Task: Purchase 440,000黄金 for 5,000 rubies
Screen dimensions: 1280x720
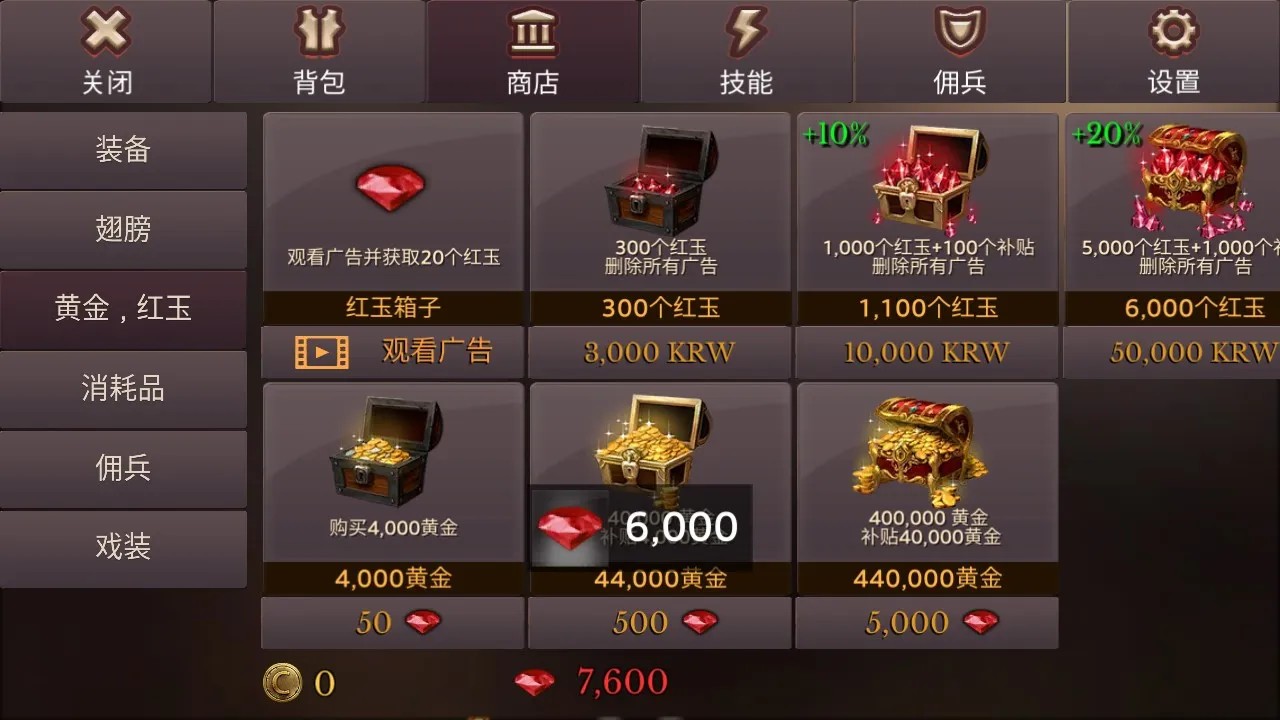Action: pos(926,622)
